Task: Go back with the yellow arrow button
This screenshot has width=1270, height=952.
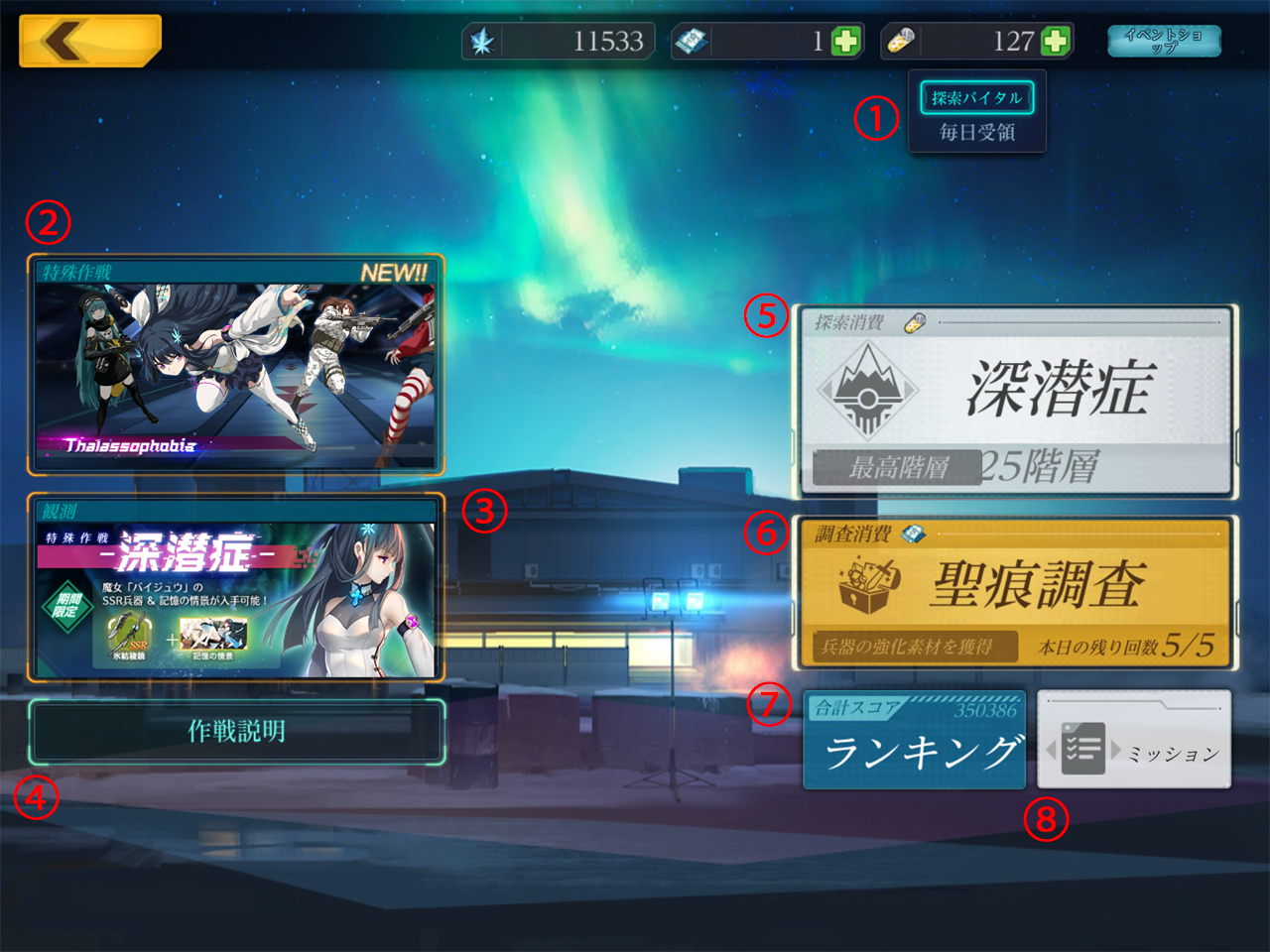Action: [x=89, y=41]
